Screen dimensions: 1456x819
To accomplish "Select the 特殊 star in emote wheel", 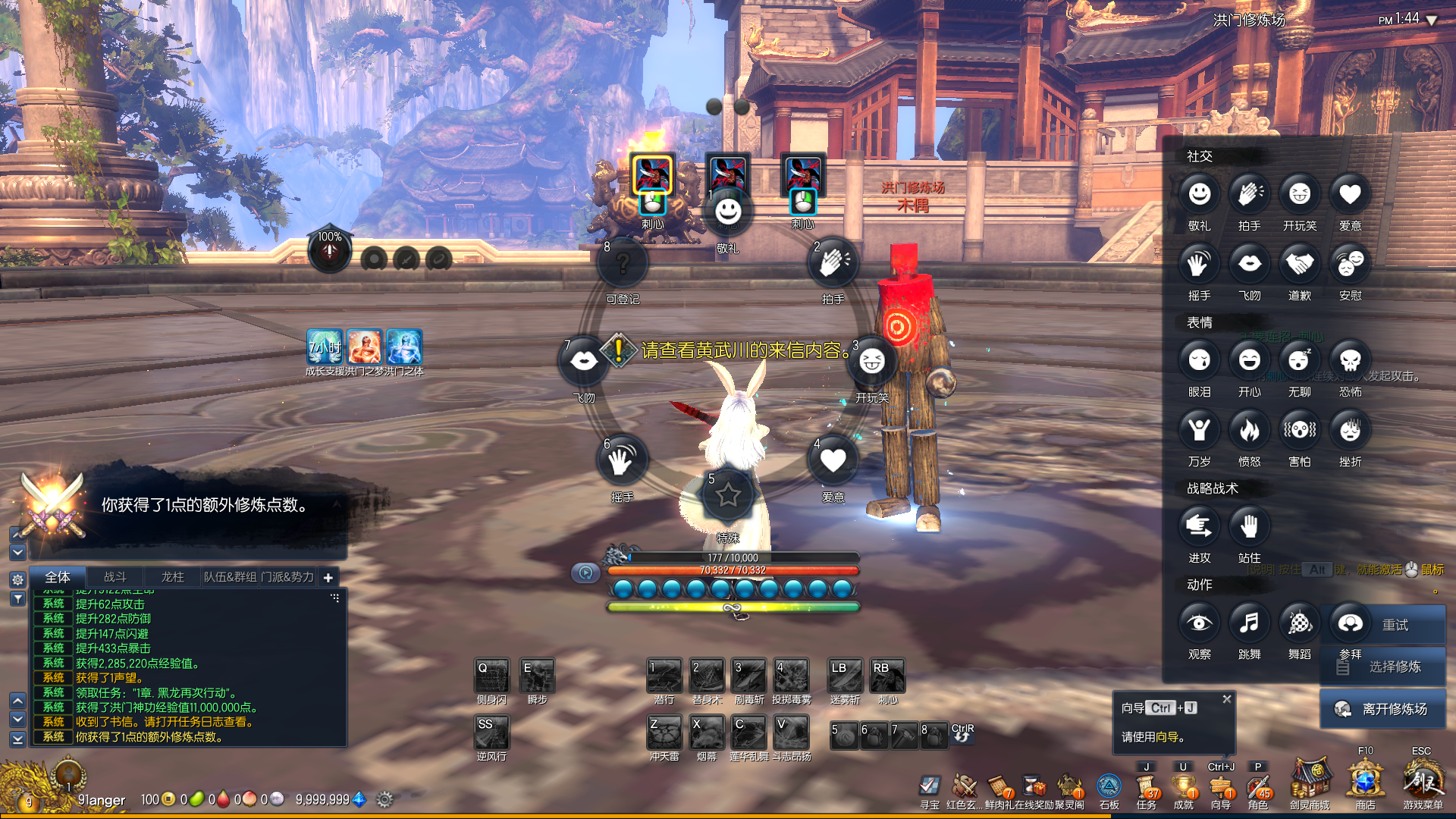I will click(728, 495).
